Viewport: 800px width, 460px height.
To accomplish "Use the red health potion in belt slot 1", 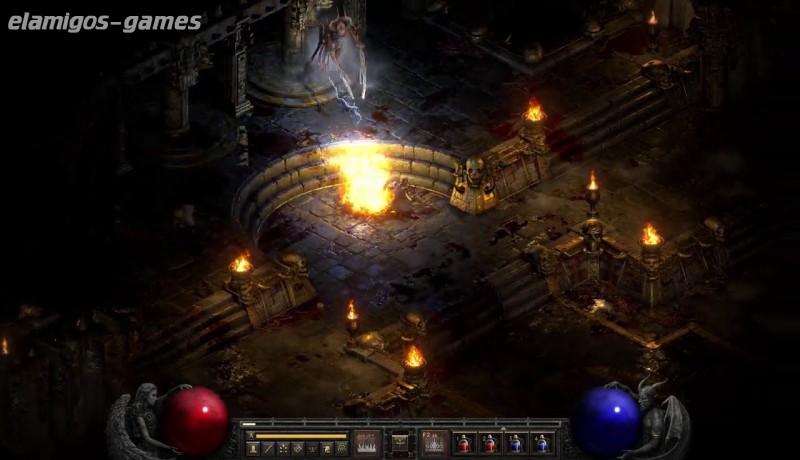I will pyautogui.click(x=464, y=443).
